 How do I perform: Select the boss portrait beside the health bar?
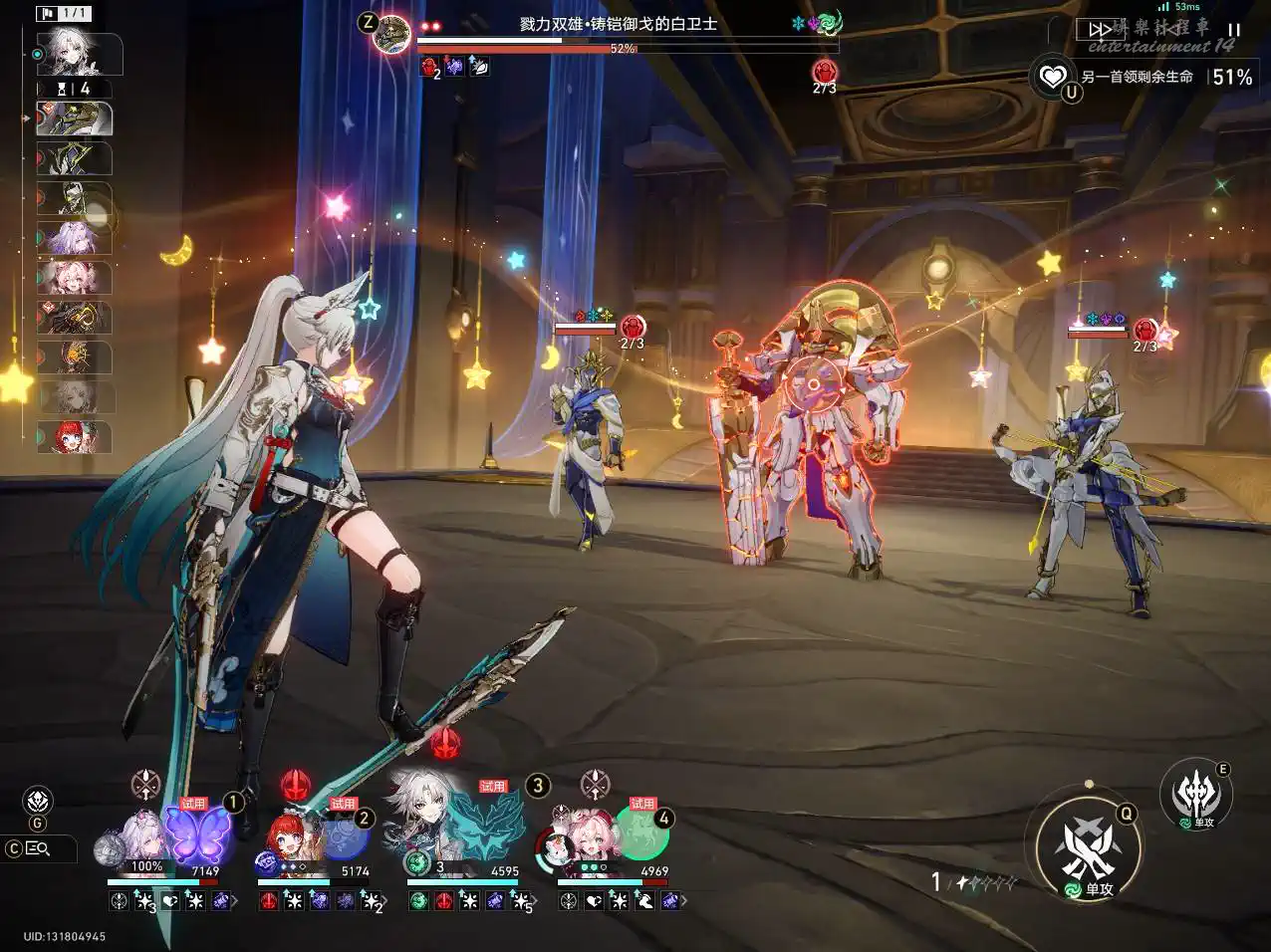(x=392, y=33)
